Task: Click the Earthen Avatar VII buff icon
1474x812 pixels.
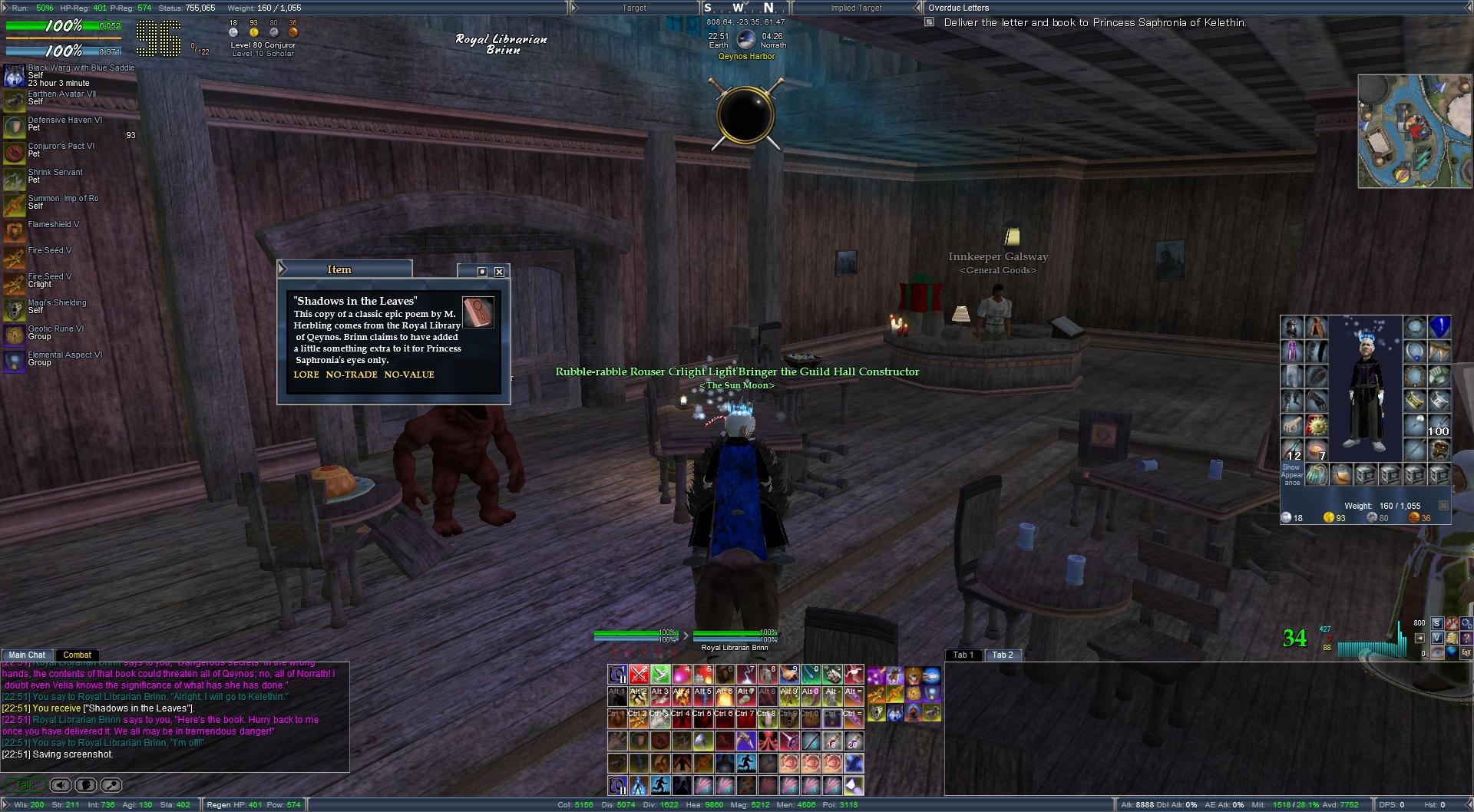Action: click(14, 101)
